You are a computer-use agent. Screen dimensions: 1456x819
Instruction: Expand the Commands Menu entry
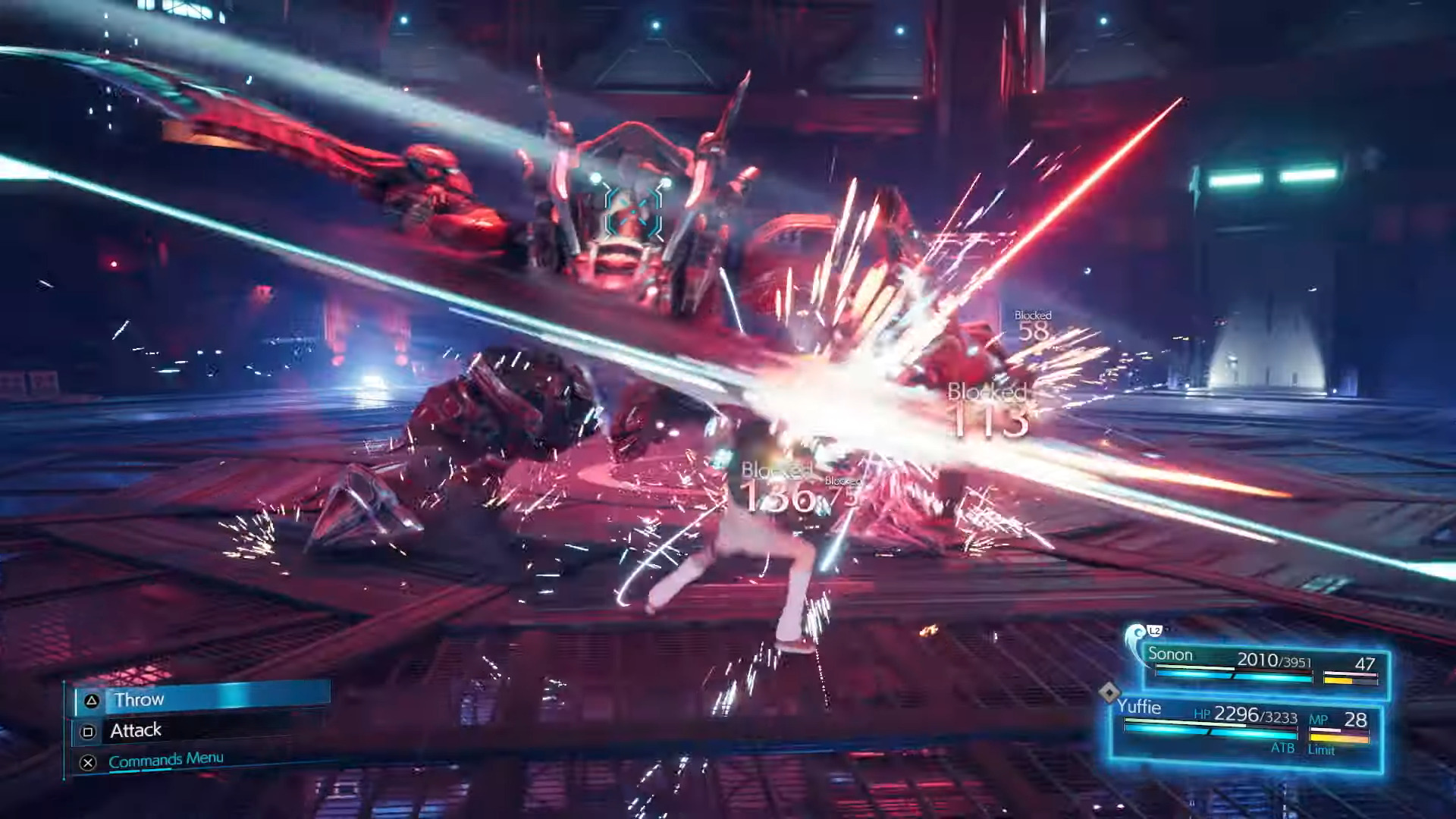(166, 758)
